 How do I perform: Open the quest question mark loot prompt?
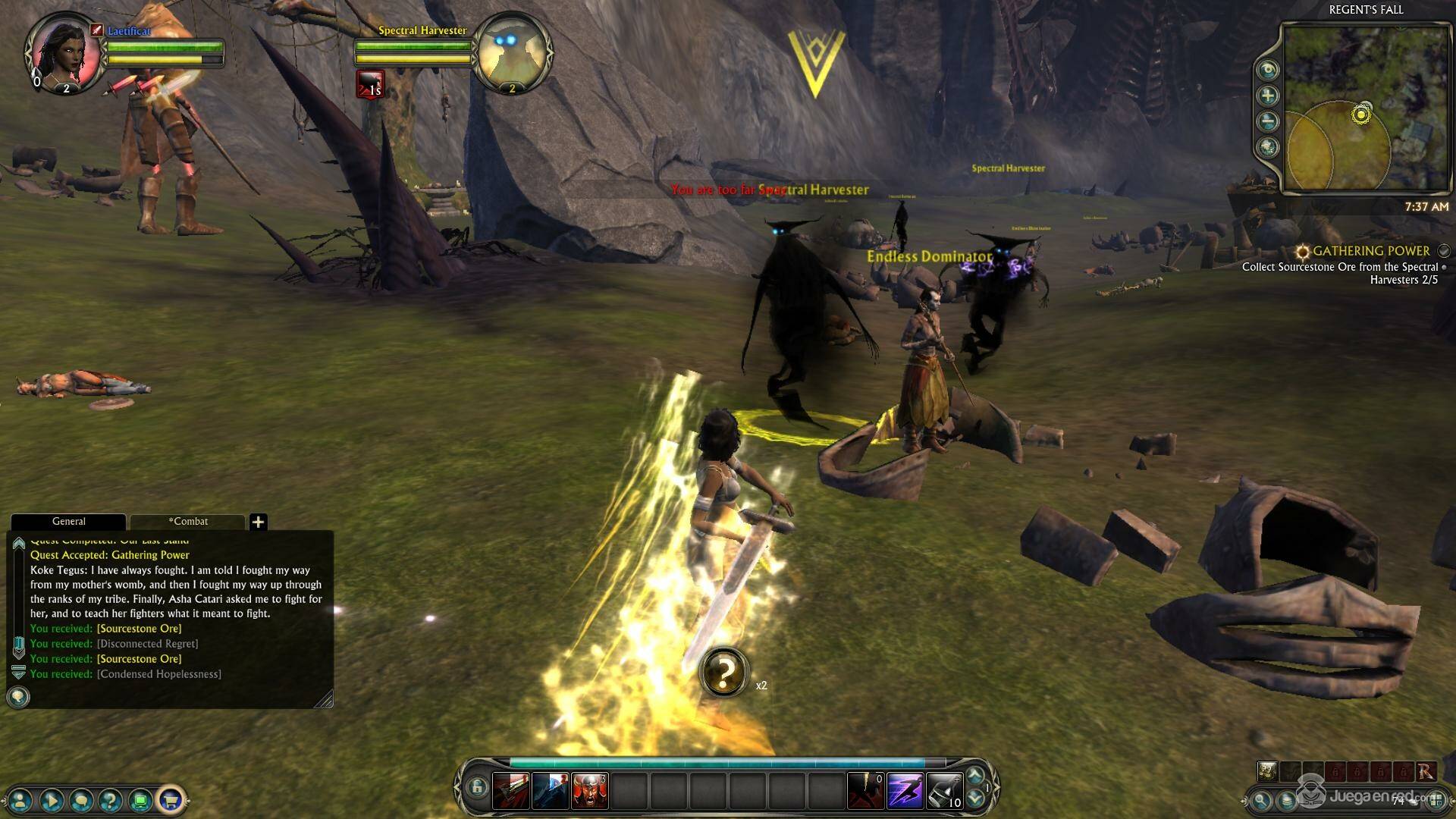[x=724, y=672]
